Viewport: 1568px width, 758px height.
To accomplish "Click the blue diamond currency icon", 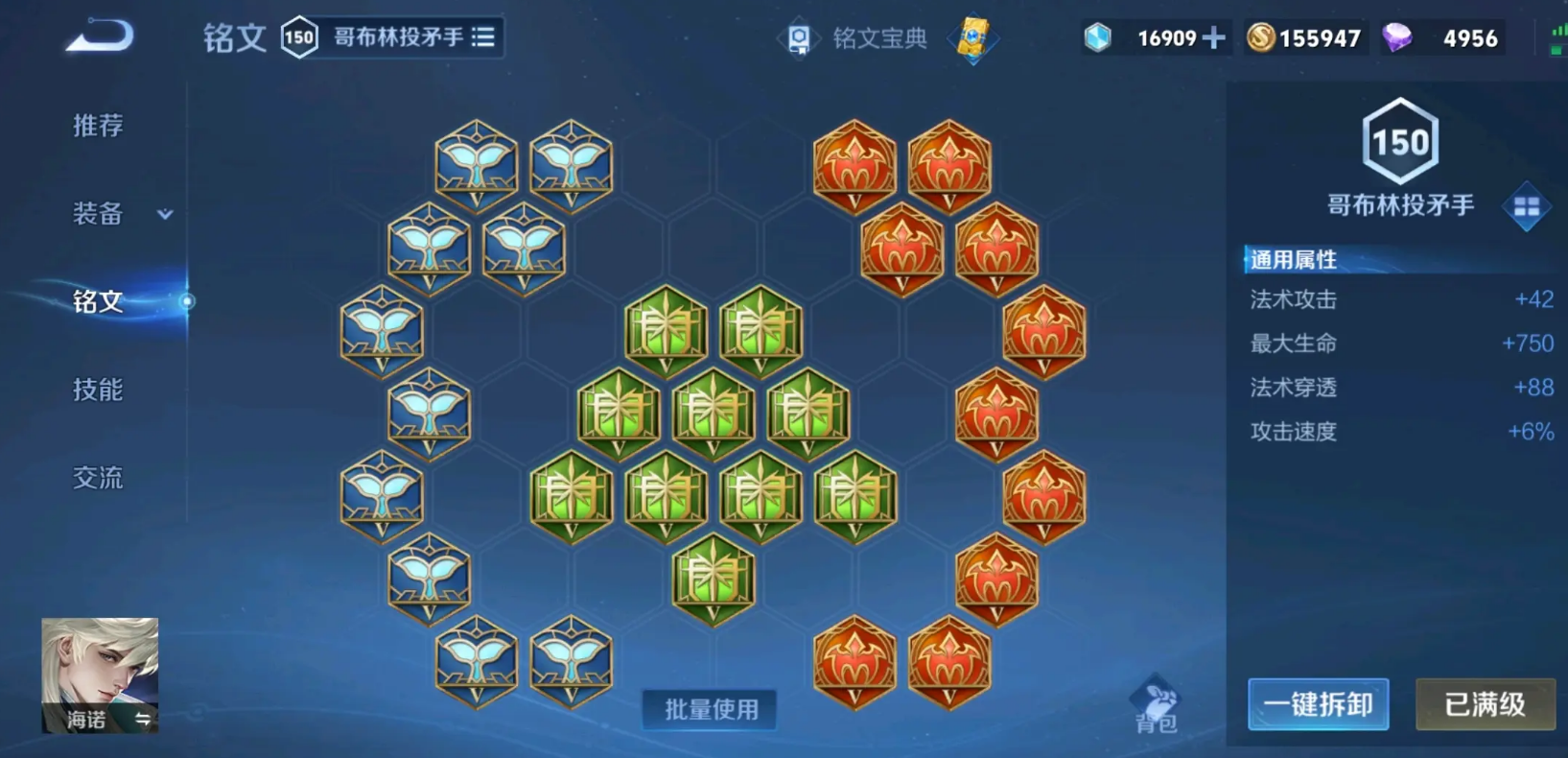I will 1096,37.
